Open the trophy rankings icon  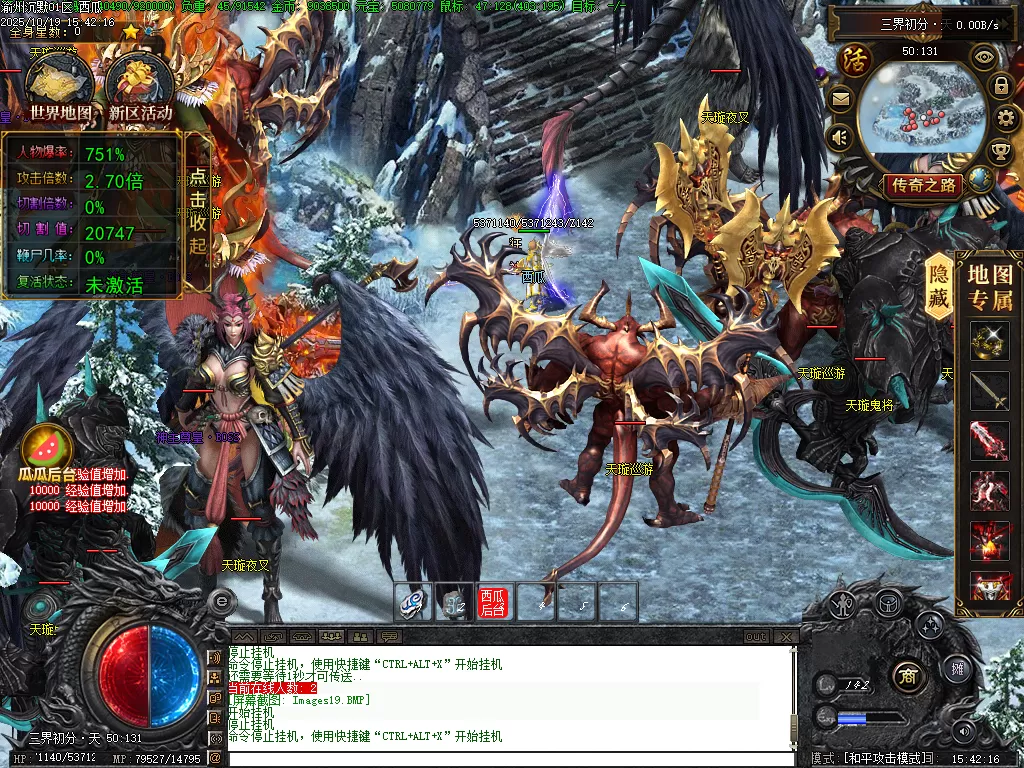pos(999,152)
